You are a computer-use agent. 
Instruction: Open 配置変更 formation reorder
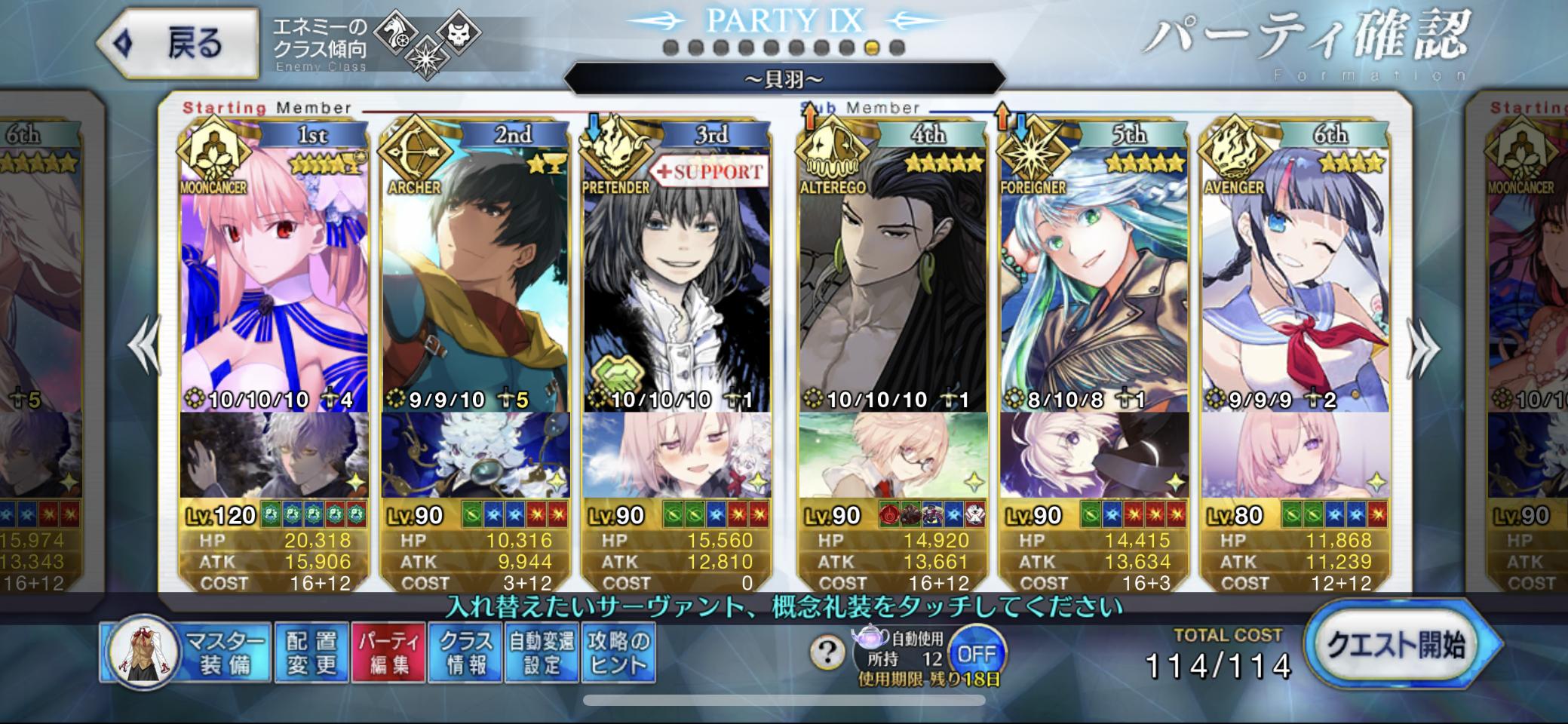tap(311, 653)
